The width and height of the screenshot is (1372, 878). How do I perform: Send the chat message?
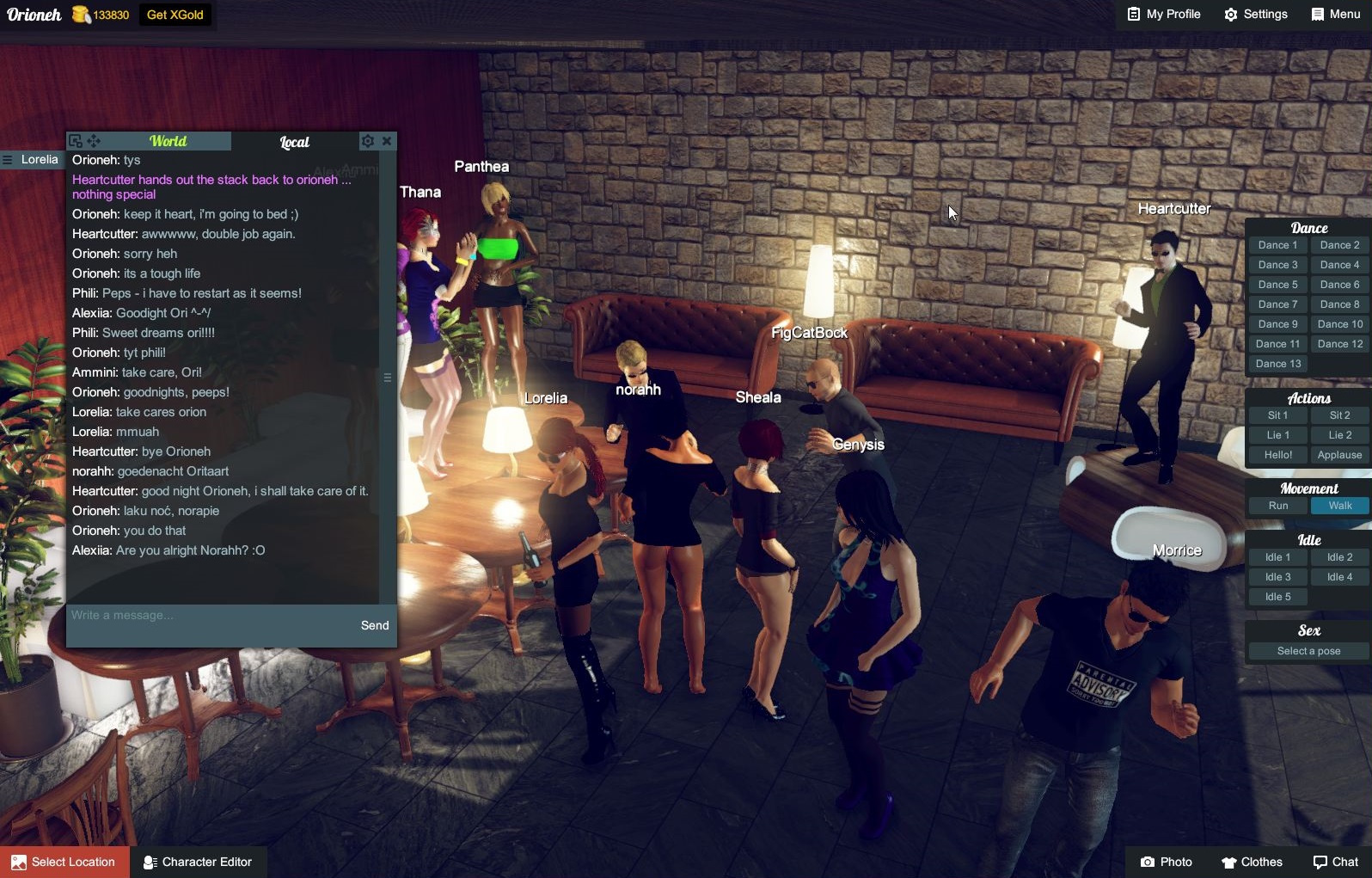pyautogui.click(x=375, y=625)
